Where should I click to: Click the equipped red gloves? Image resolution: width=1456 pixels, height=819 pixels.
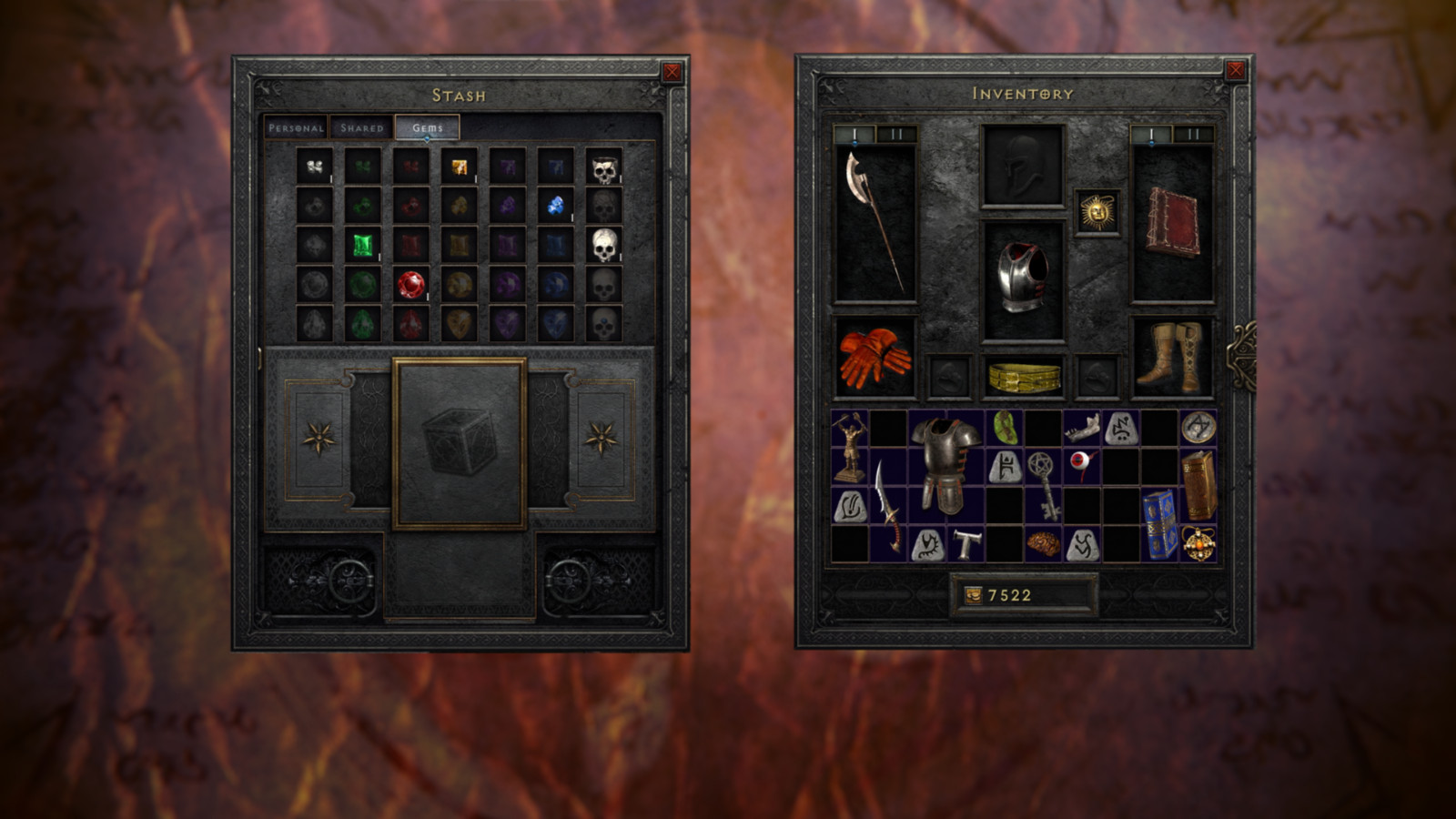(x=875, y=358)
